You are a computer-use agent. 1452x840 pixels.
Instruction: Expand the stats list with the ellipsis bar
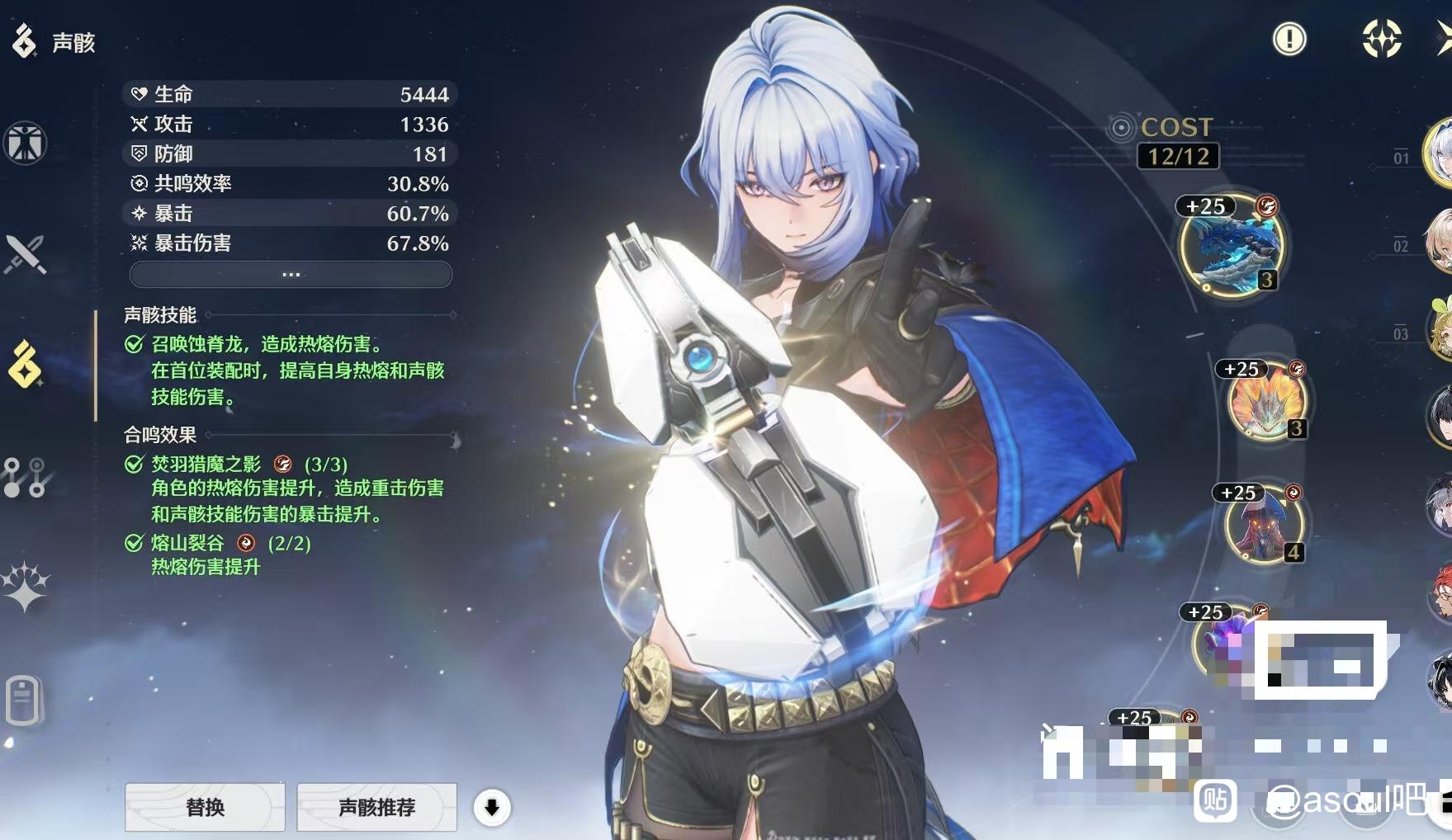click(291, 274)
